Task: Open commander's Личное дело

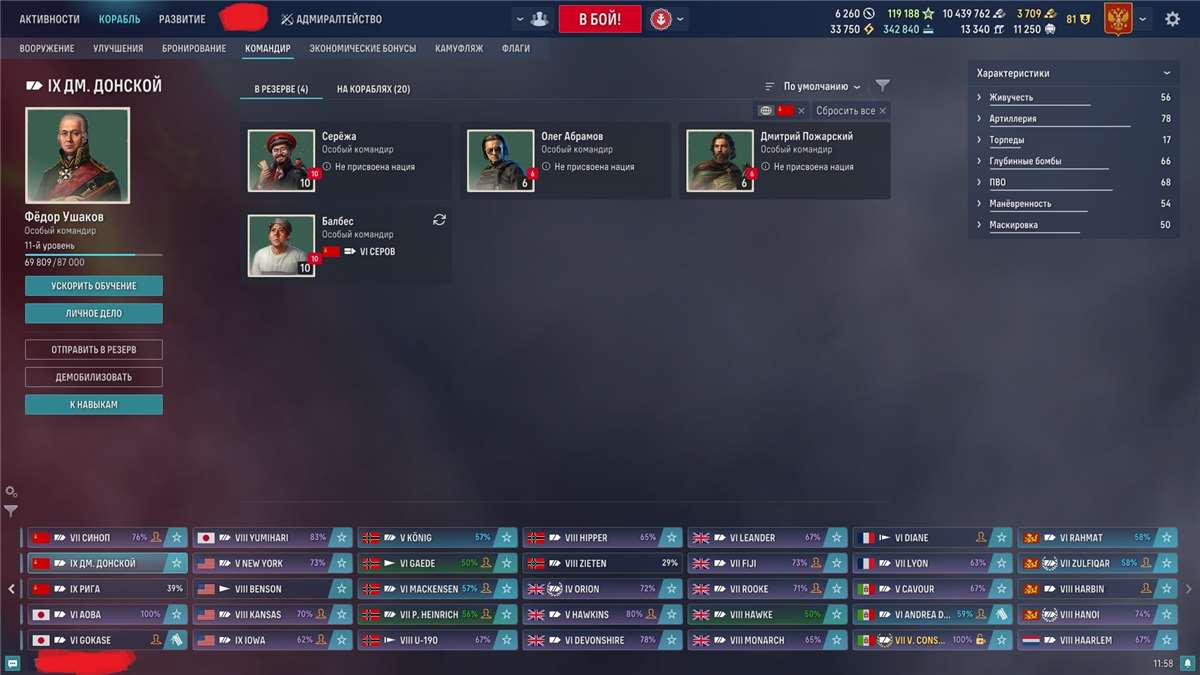Action: tap(94, 313)
